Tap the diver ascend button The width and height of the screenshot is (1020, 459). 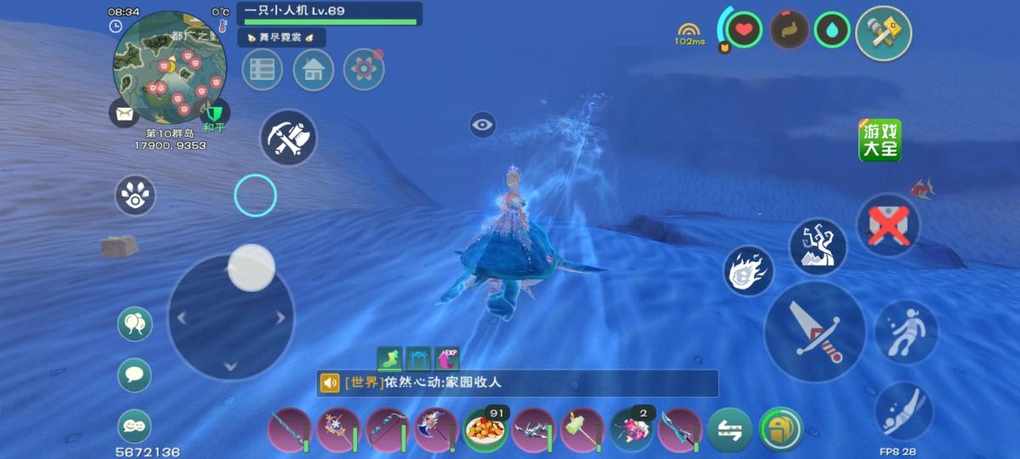click(x=907, y=332)
